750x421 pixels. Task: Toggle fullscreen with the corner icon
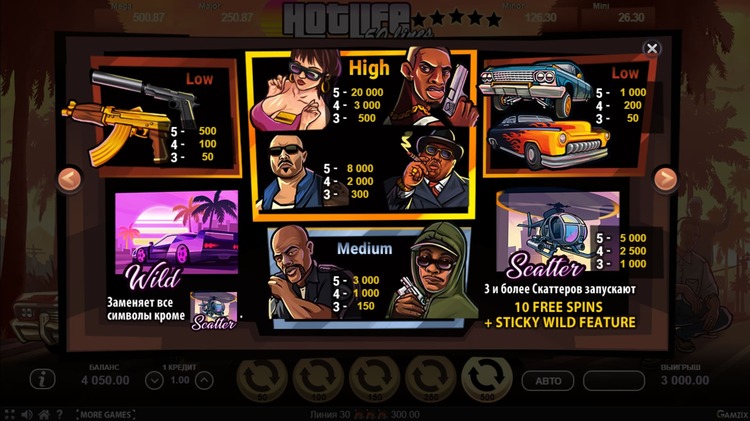point(8,413)
